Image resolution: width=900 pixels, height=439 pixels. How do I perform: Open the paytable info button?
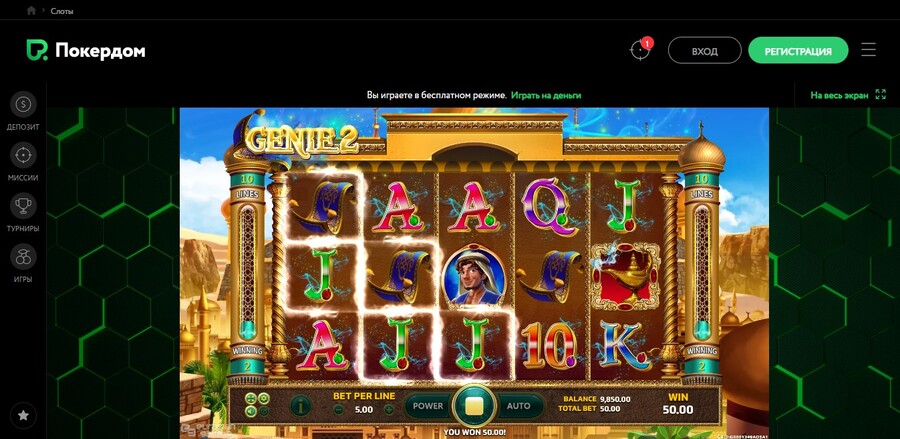coord(299,406)
